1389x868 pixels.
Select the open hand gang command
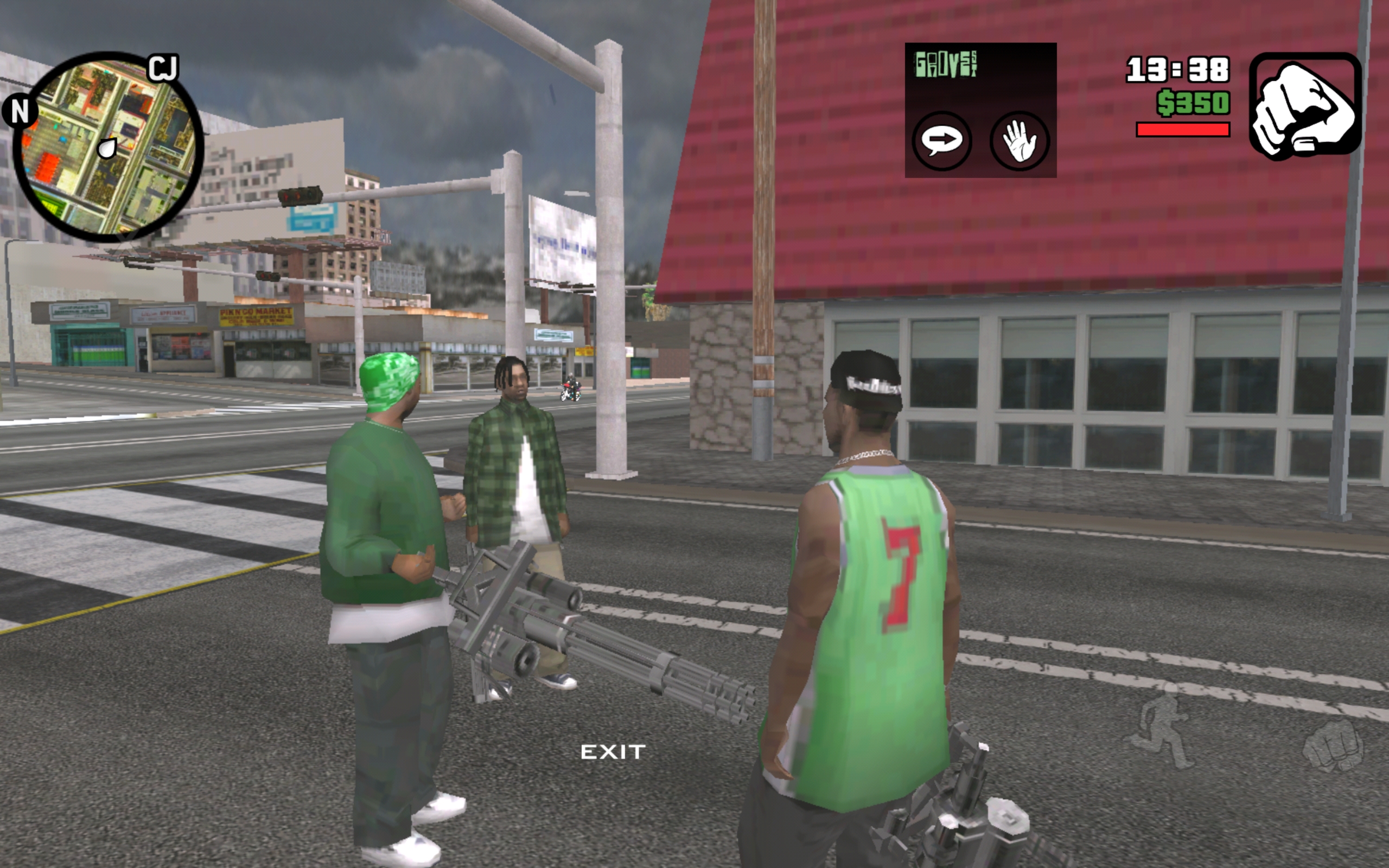click(x=1020, y=141)
